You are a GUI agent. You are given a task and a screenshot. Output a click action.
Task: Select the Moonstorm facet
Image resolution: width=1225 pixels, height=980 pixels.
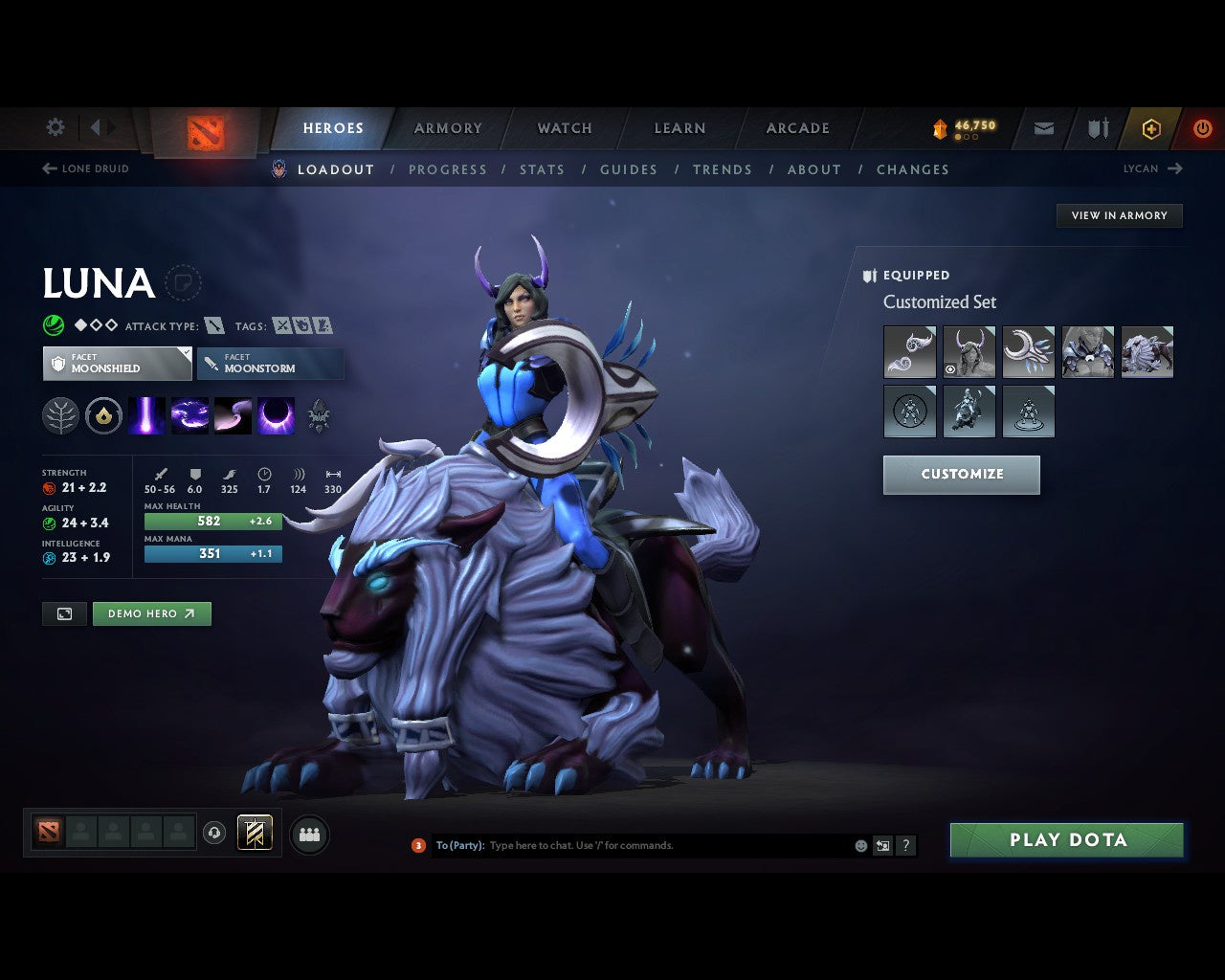pos(270,364)
